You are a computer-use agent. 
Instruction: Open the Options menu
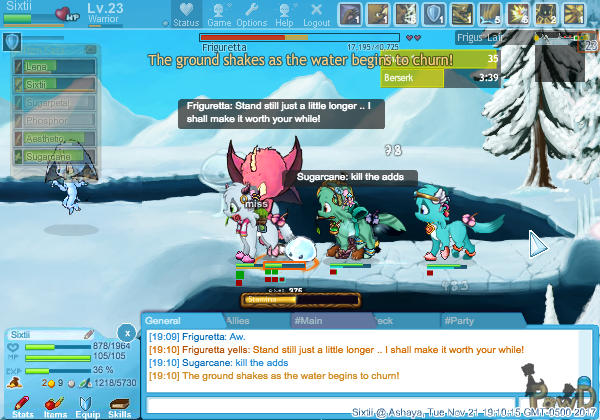click(x=251, y=15)
